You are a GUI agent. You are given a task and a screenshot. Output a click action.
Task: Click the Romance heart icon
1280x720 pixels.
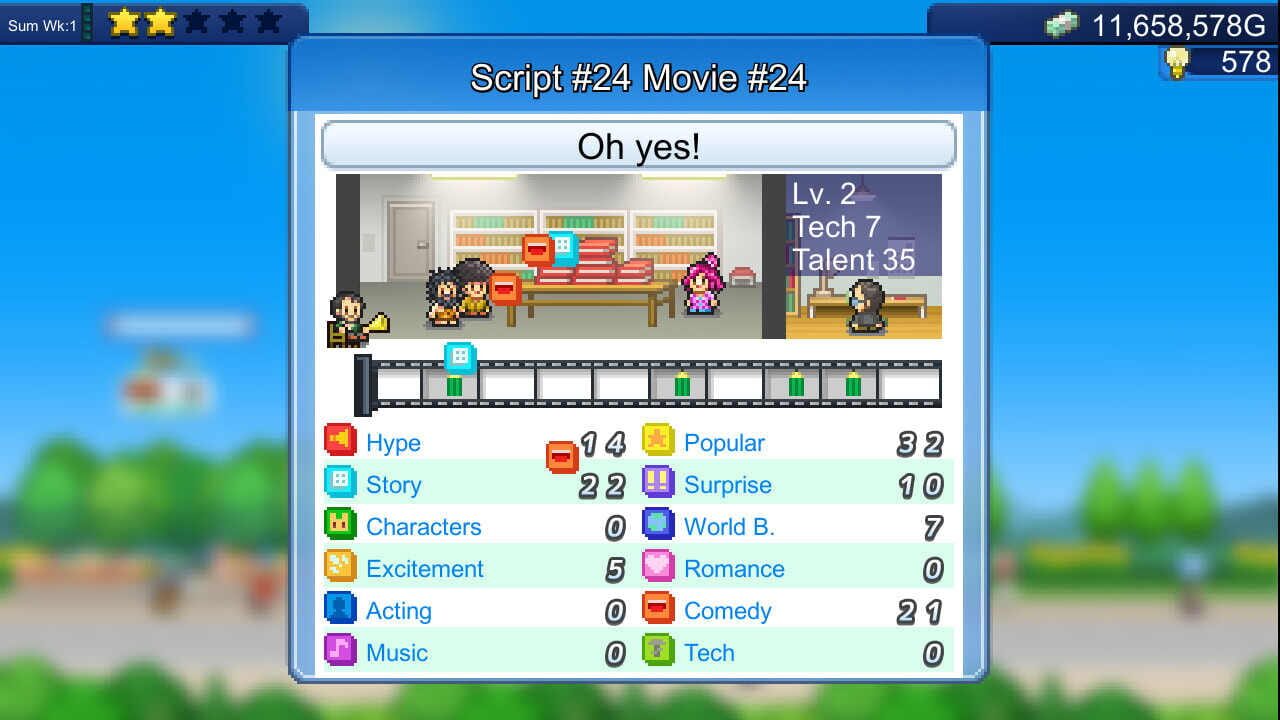pyautogui.click(x=659, y=568)
